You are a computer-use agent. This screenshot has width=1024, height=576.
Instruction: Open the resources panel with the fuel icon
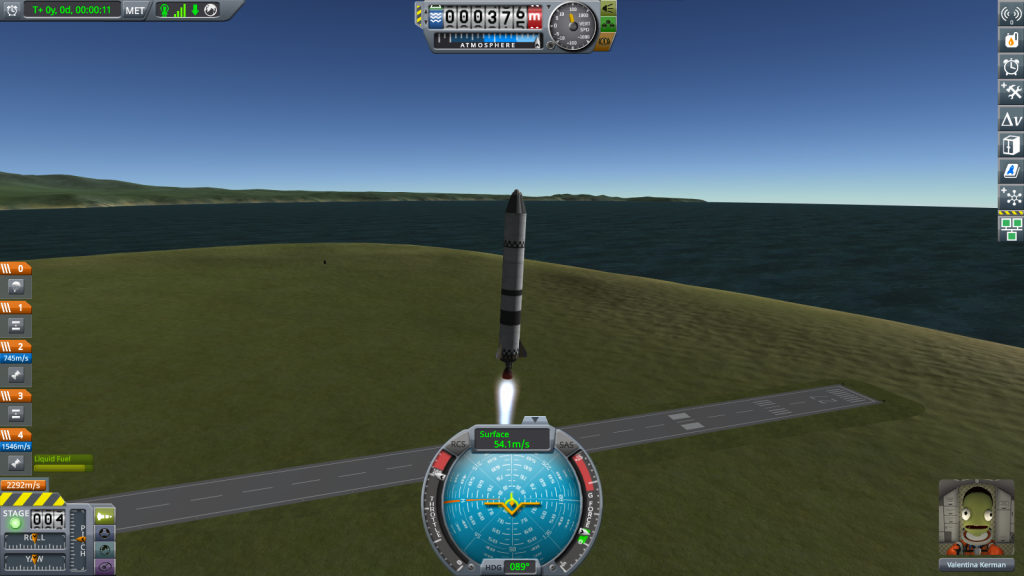1011,39
